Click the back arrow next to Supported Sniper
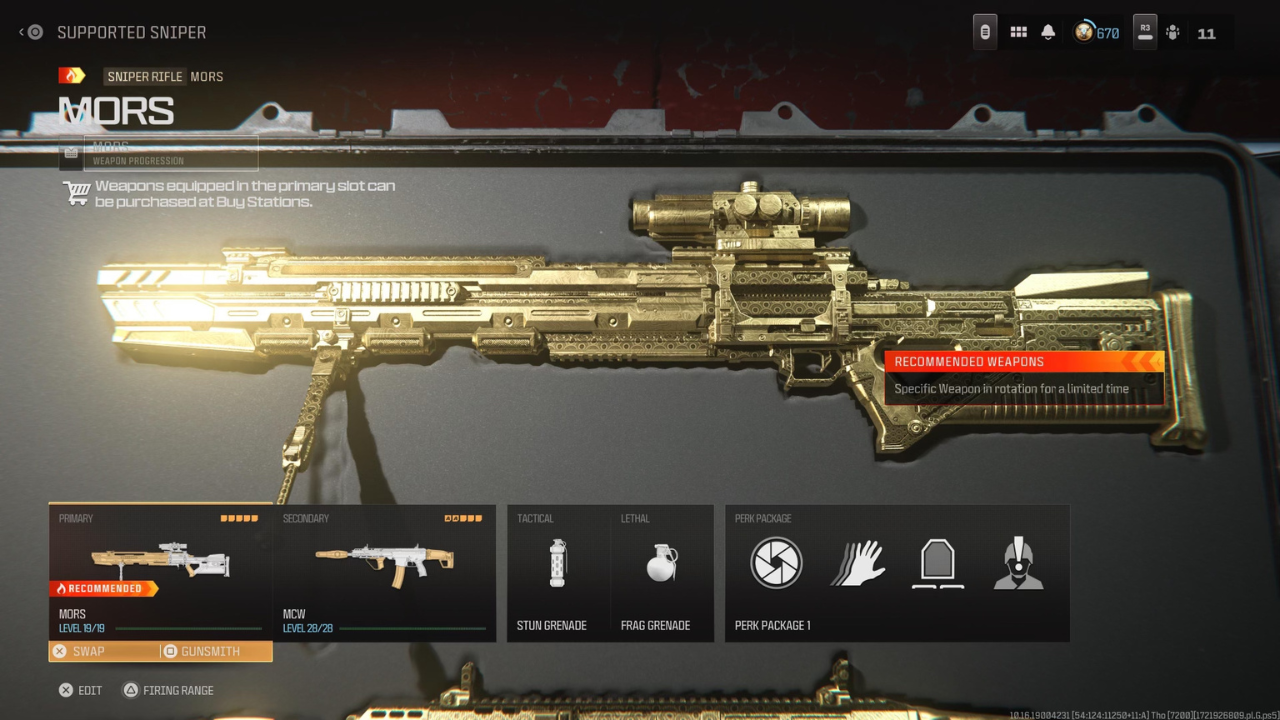The height and width of the screenshot is (720, 1280). click(20, 31)
